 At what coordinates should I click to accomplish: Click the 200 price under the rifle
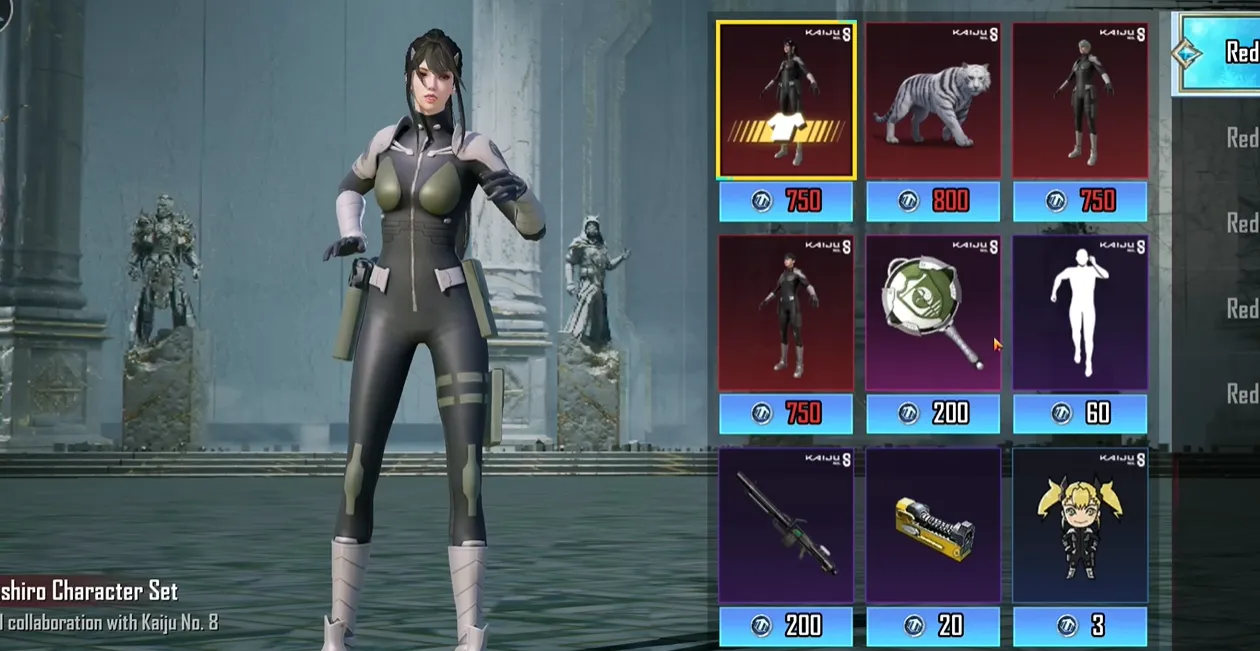coord(785,626)
